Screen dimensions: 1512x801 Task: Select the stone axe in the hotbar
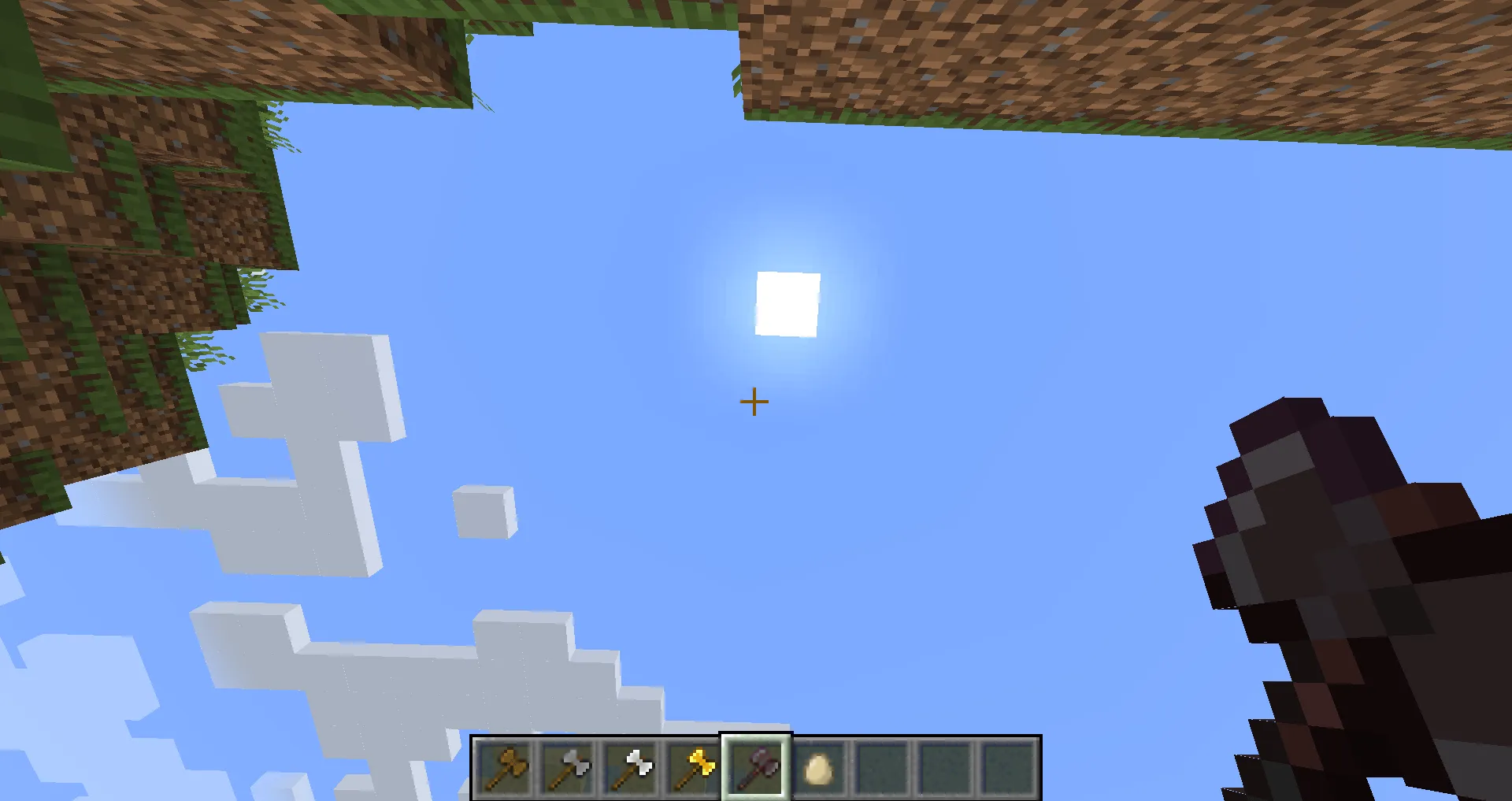(x=569, y=768)
